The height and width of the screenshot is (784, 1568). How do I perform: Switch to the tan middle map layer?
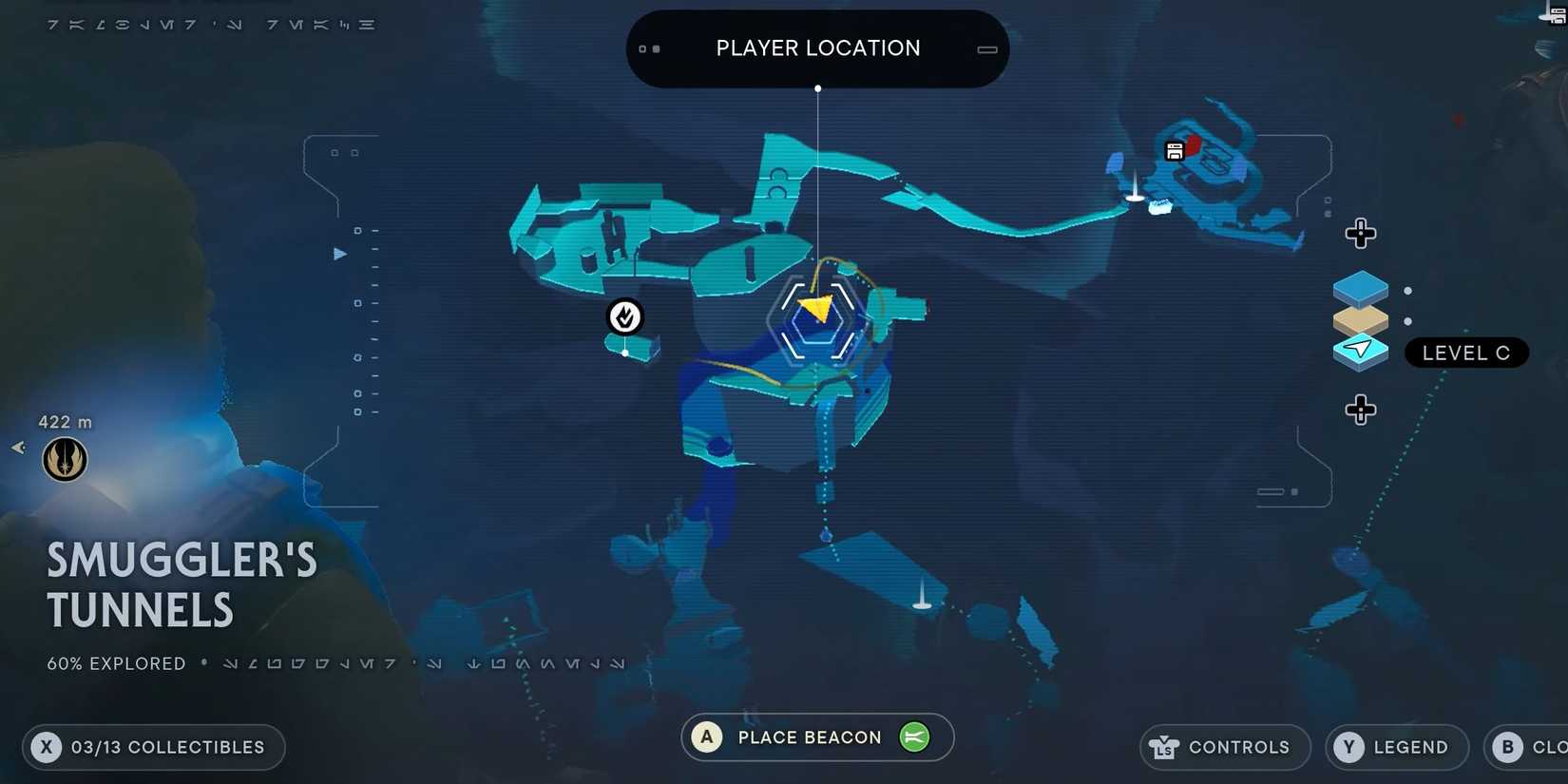coord(1361,319)
